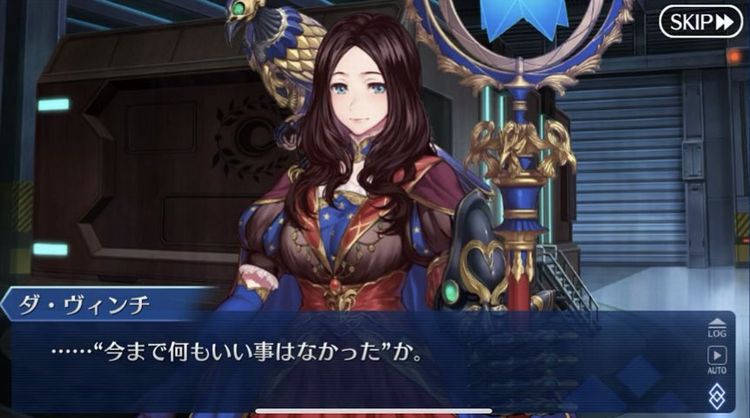This screenshot has height=418, width=750.
Task: Open the dialogue LOG
Action: pyautogui.click(x=716, y=326)
